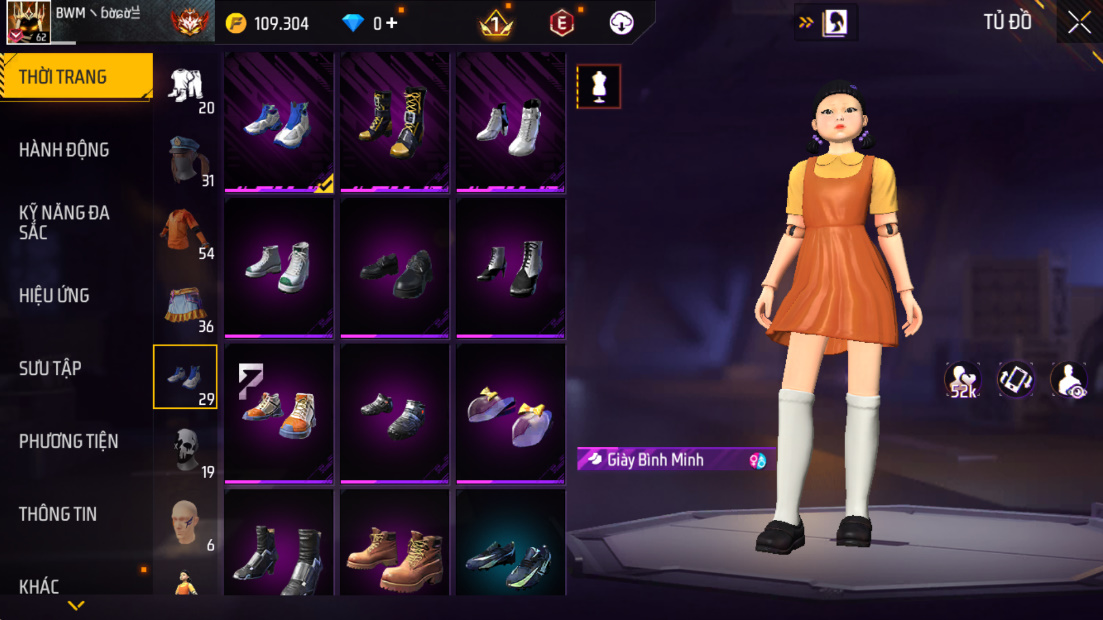
Task: Show the PHƯƠNG TIỆN category
Action: [68, 441]
